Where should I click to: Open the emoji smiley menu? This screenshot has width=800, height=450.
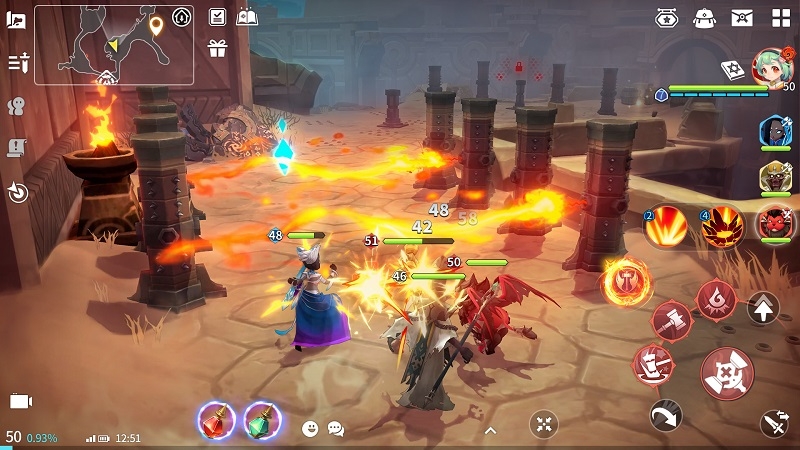click(310, 428)
